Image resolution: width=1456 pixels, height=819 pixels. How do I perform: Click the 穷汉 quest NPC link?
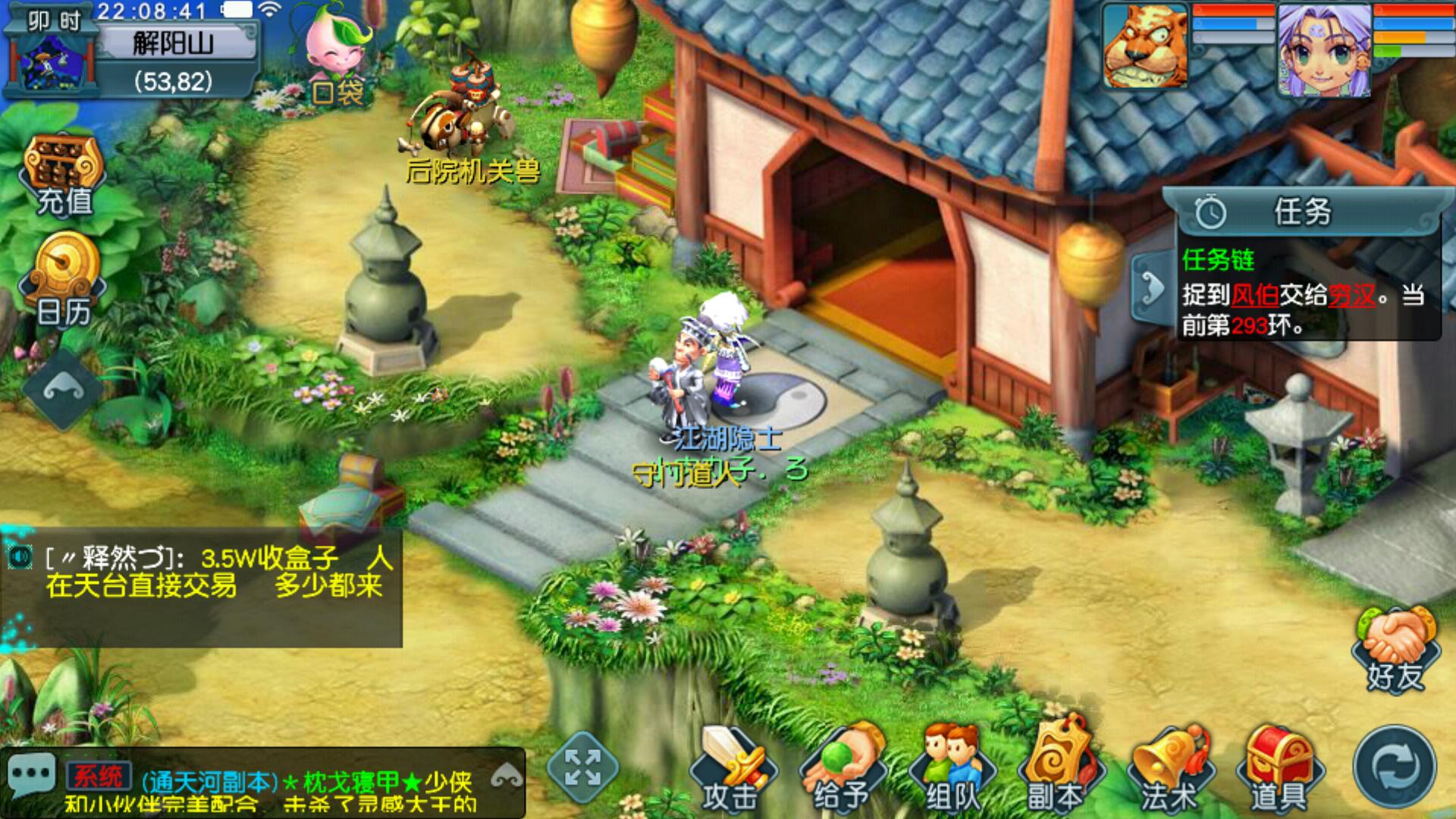pos(1351,295)
